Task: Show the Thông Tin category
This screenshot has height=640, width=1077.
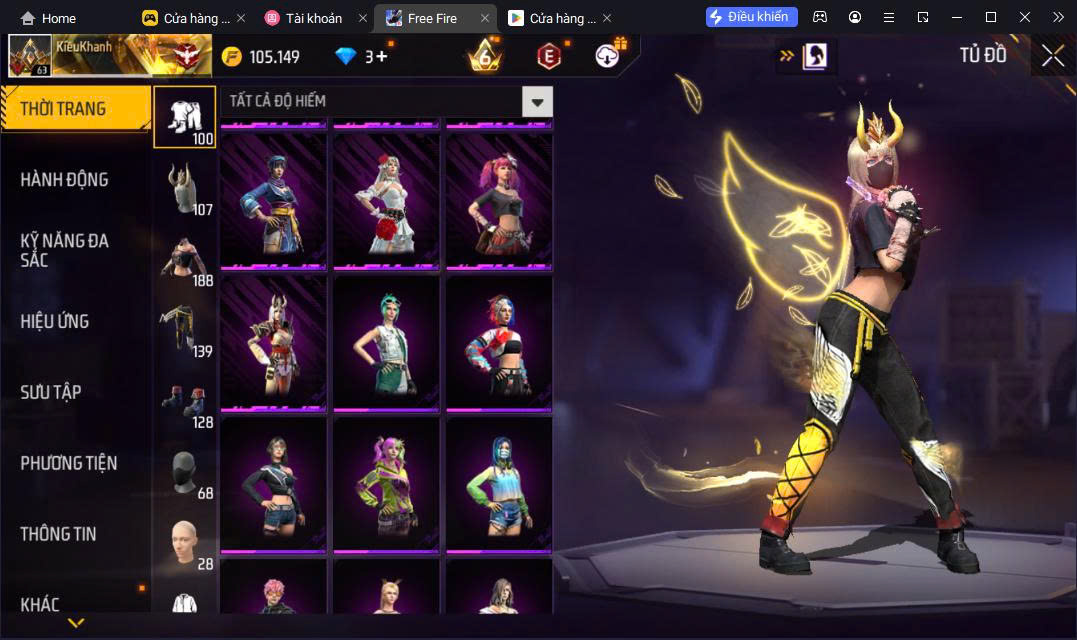Action: click(x=59, y=534)
